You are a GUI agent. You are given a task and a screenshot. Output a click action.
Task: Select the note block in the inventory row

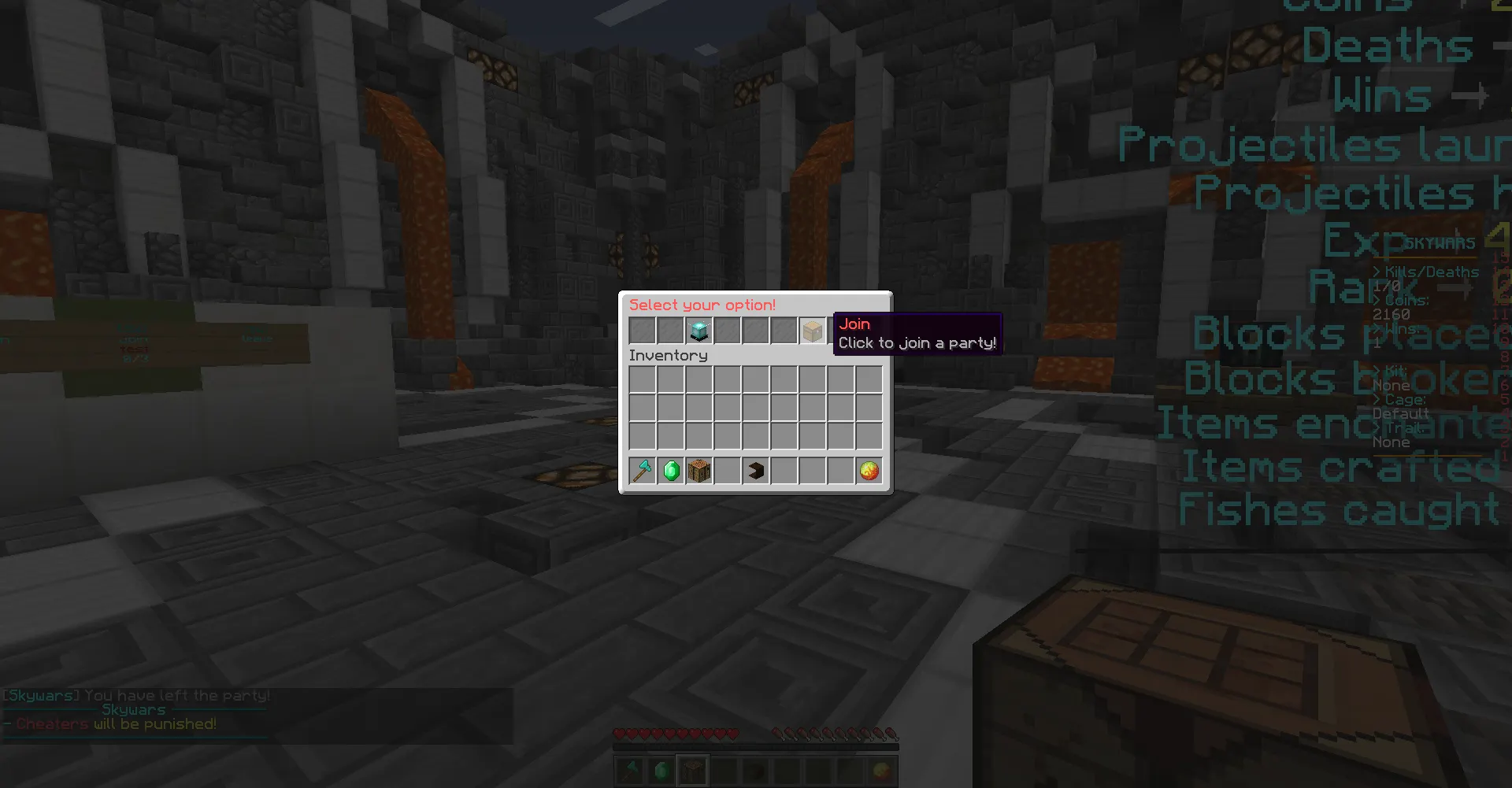699,470
